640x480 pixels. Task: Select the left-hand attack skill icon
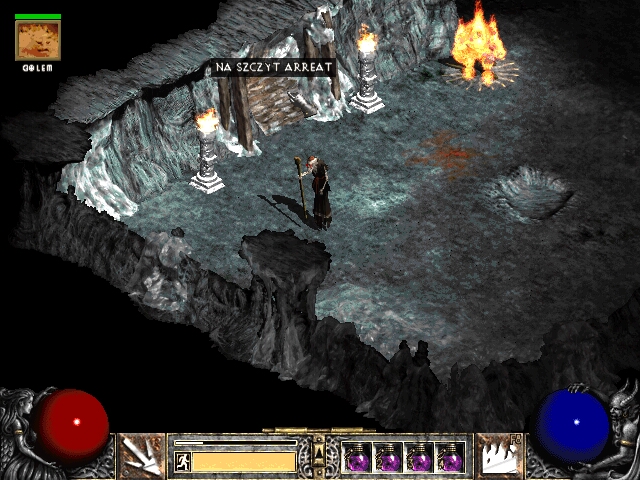point(141,455)
